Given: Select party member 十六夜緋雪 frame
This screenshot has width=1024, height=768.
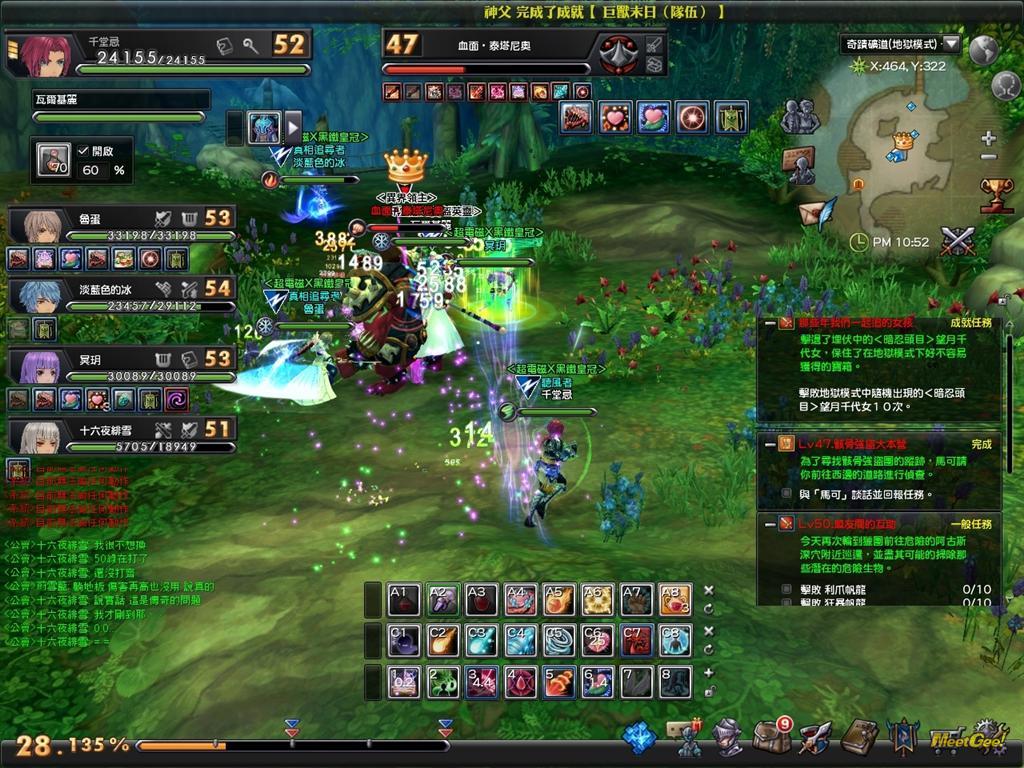Looking at the screenshot, I should [x=120, y=435].
